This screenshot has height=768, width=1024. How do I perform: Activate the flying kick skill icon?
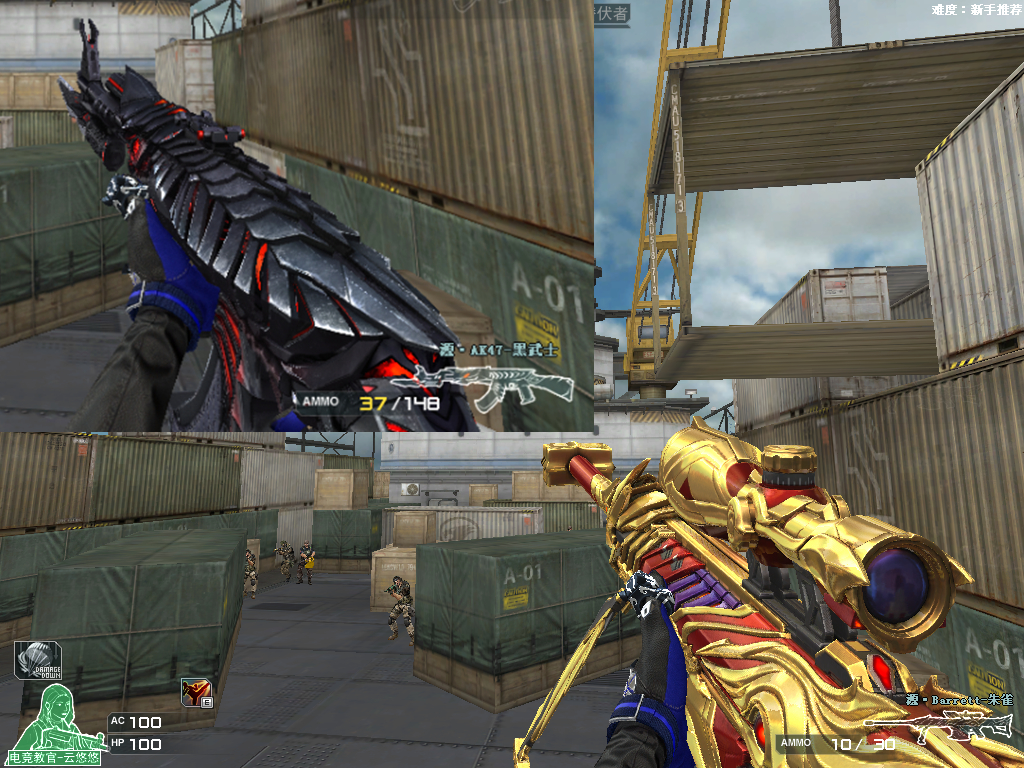click(x=194, y=692)
